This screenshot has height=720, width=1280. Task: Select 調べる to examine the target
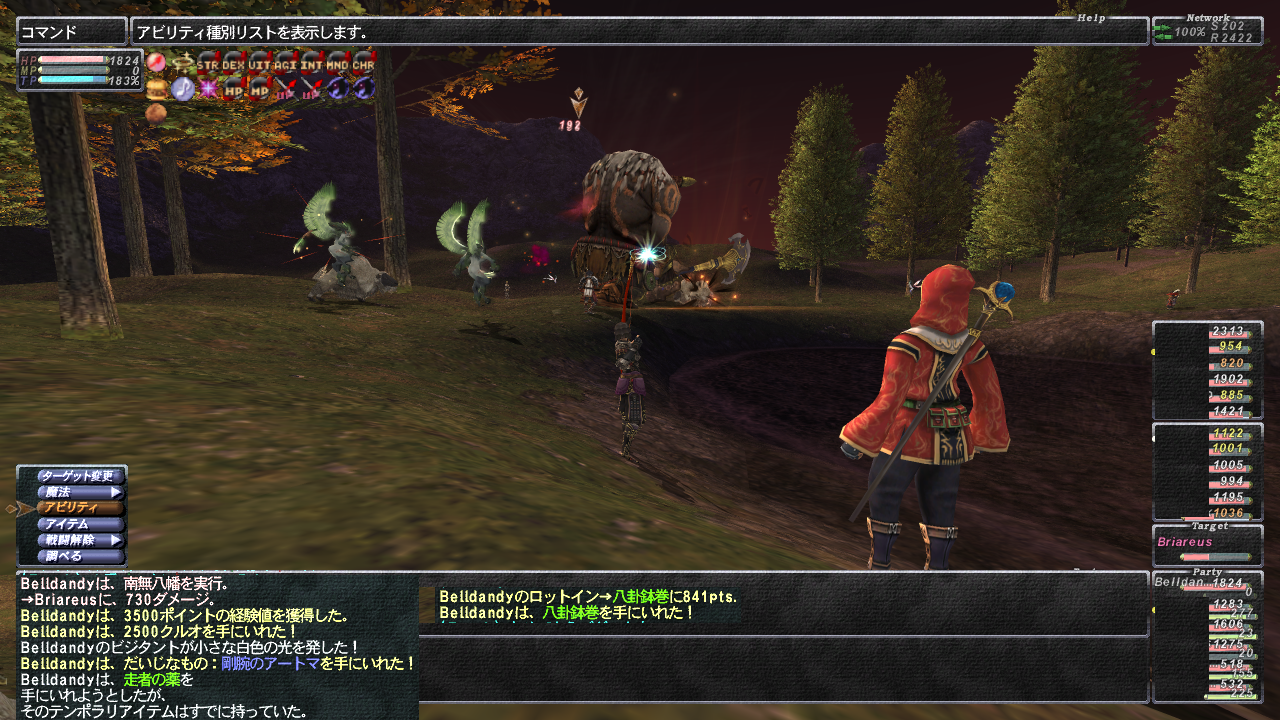[80, 556]
